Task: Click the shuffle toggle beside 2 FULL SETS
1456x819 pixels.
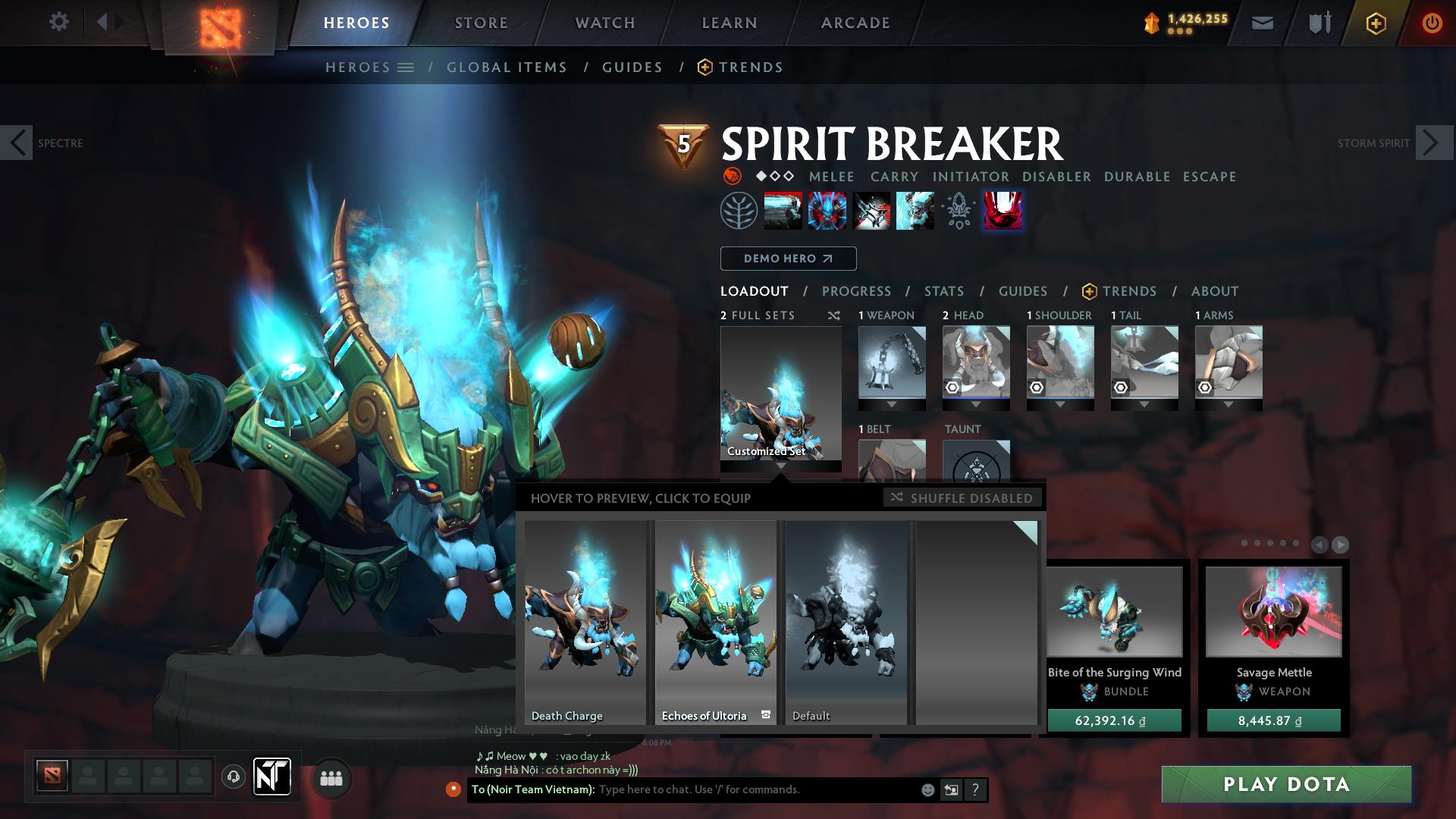Action: pos(833,315)
